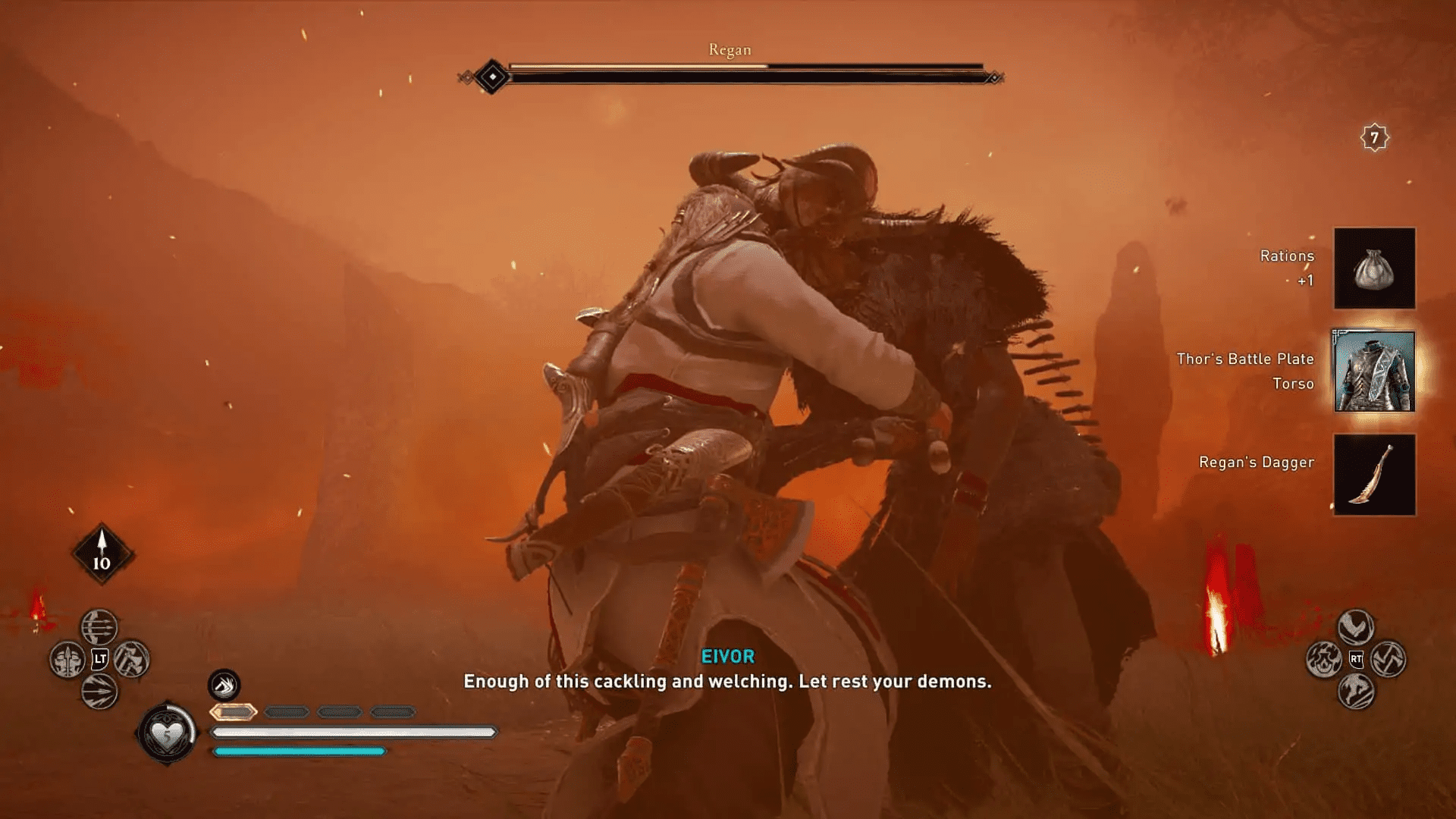
Task: Click the rations pouch swoosh icon above adrenaline slots
Action: 224,686
